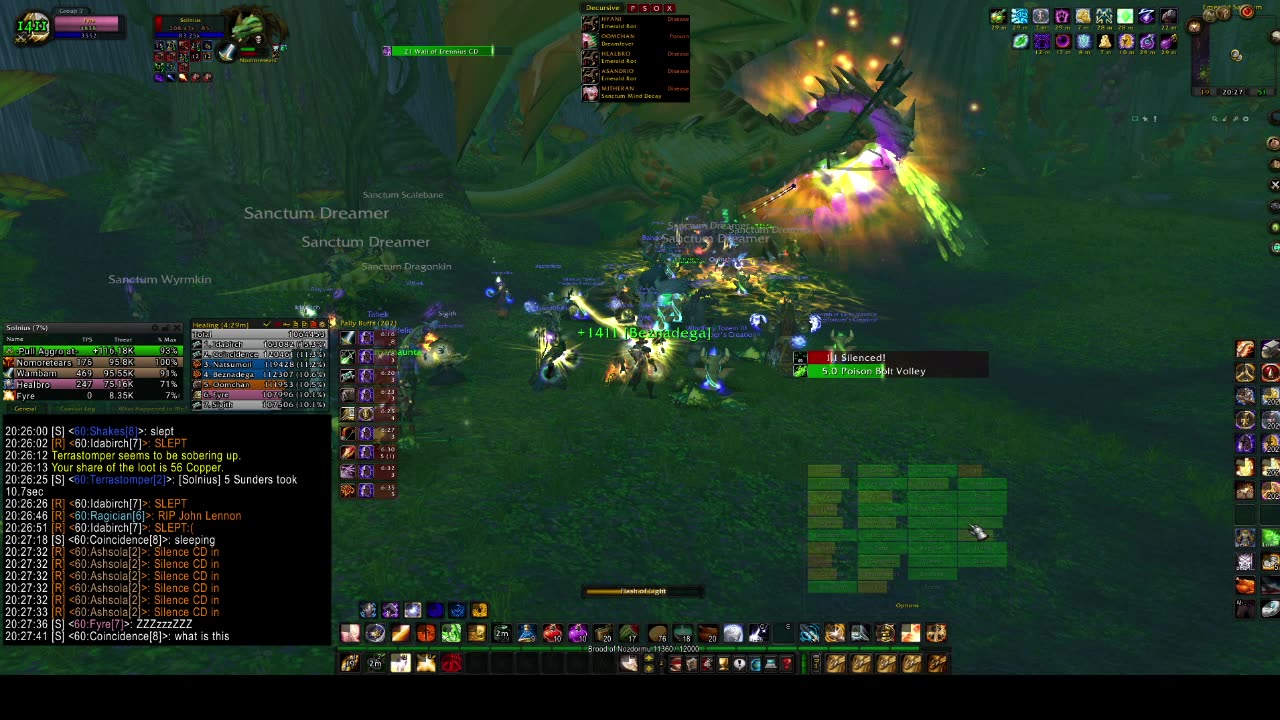
Task: Click the gear settings icon on Solnius threat window
Action: 154,327
